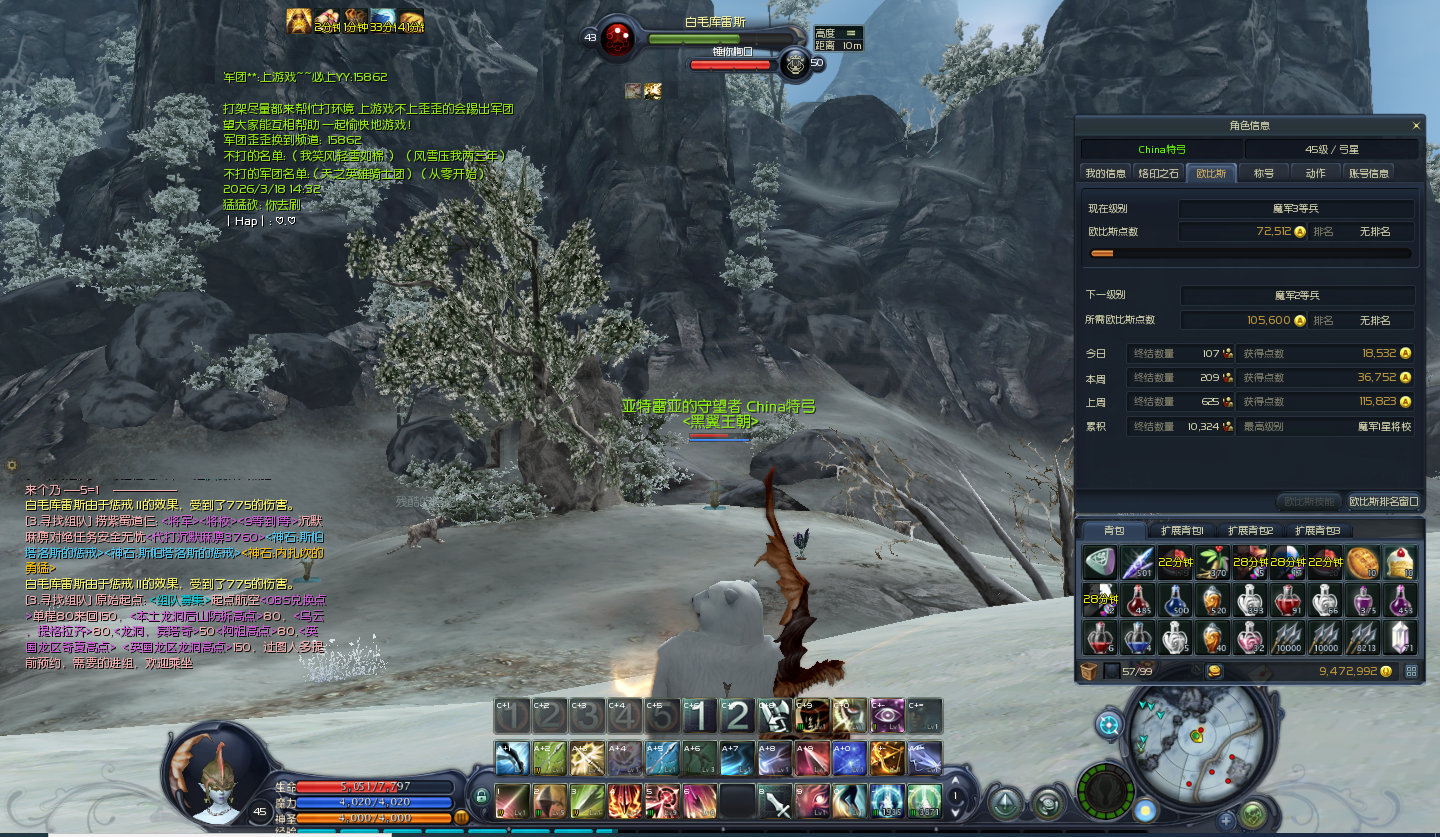Viewport: 1440px width, 837px height.
Task: Activate the fiery arrows skill in slot 4
Action: [x=625, y=799]
